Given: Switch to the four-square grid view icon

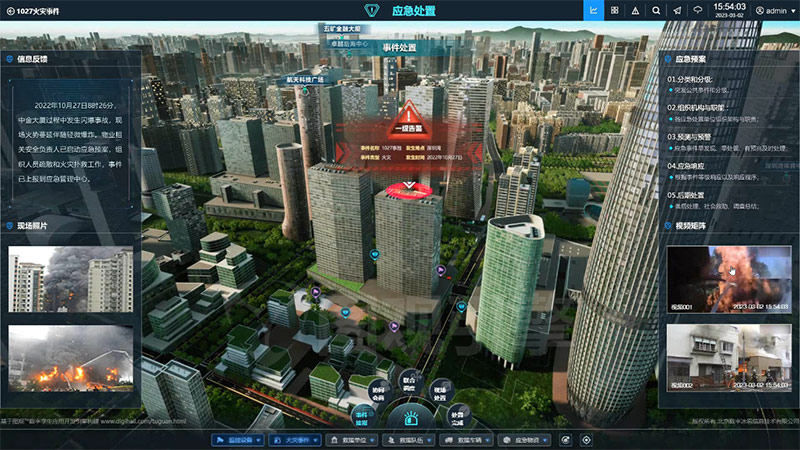Looking at the screenshot, I should (x=614, y=10).
